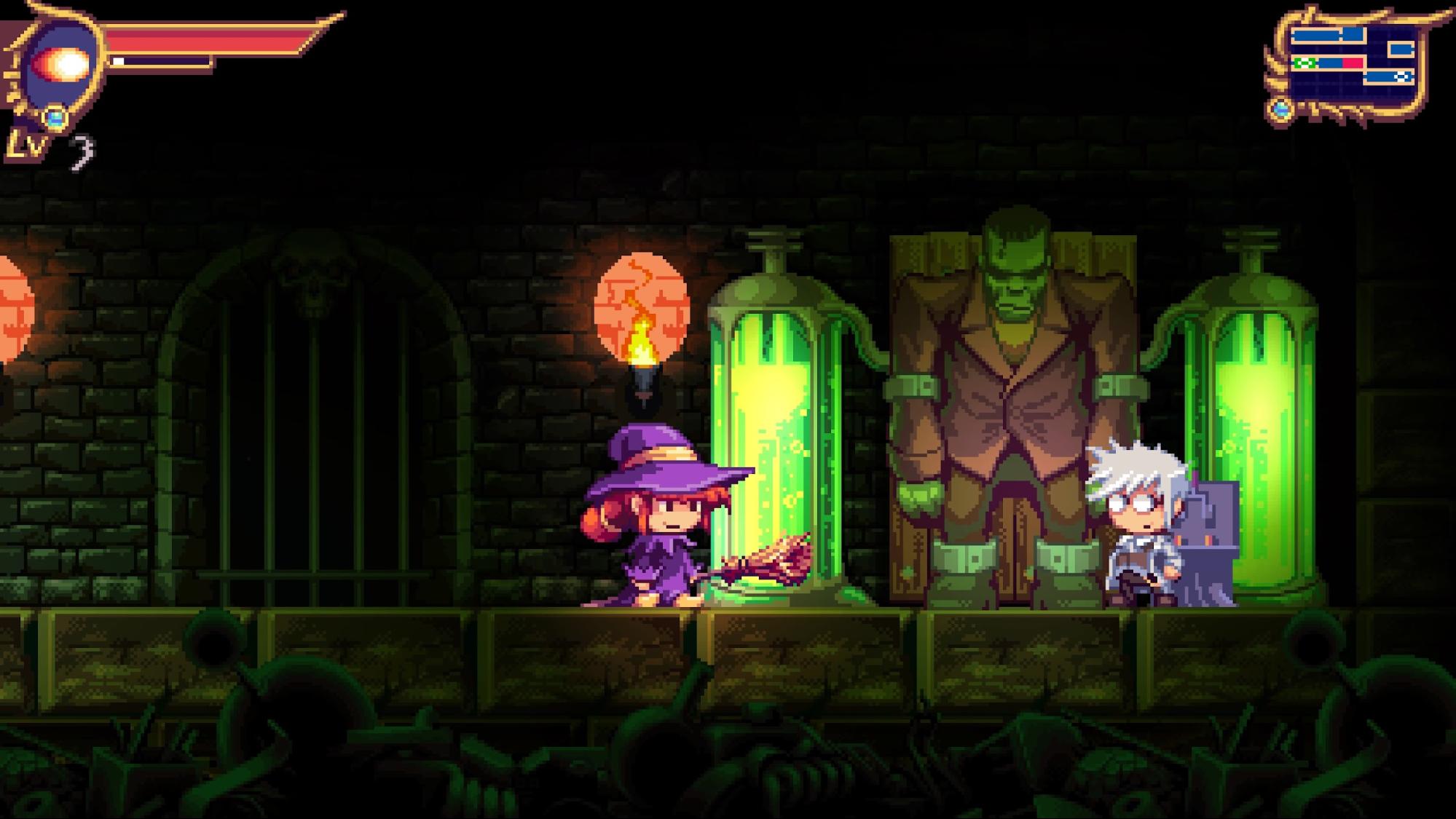Toggle the small isolated blue room on the minimap
This screenshot has width=1456, height=819.
click(1401, 49)
